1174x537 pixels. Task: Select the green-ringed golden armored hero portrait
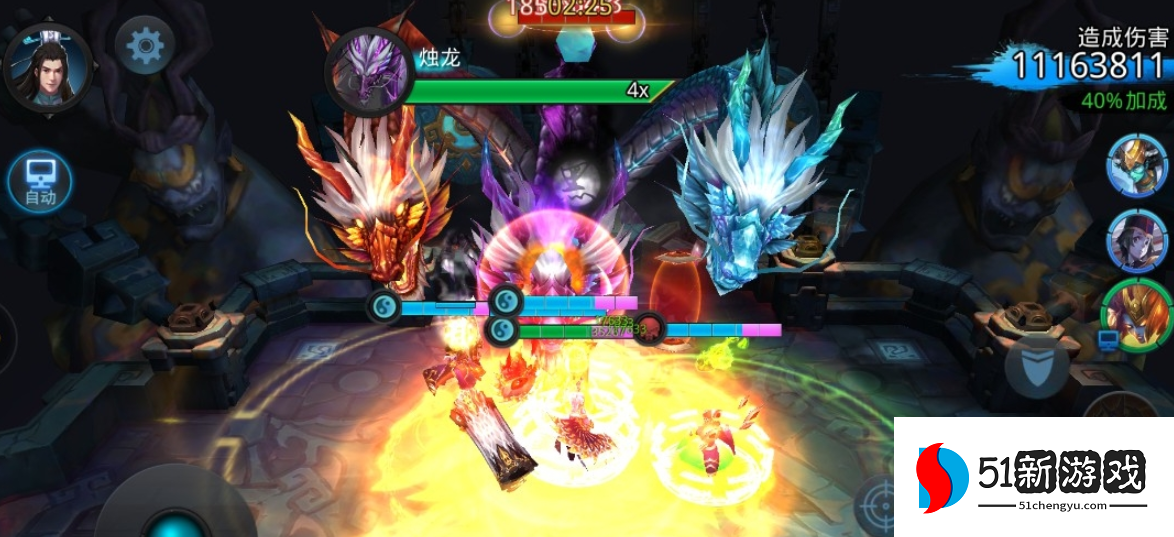coord(1138,313)
